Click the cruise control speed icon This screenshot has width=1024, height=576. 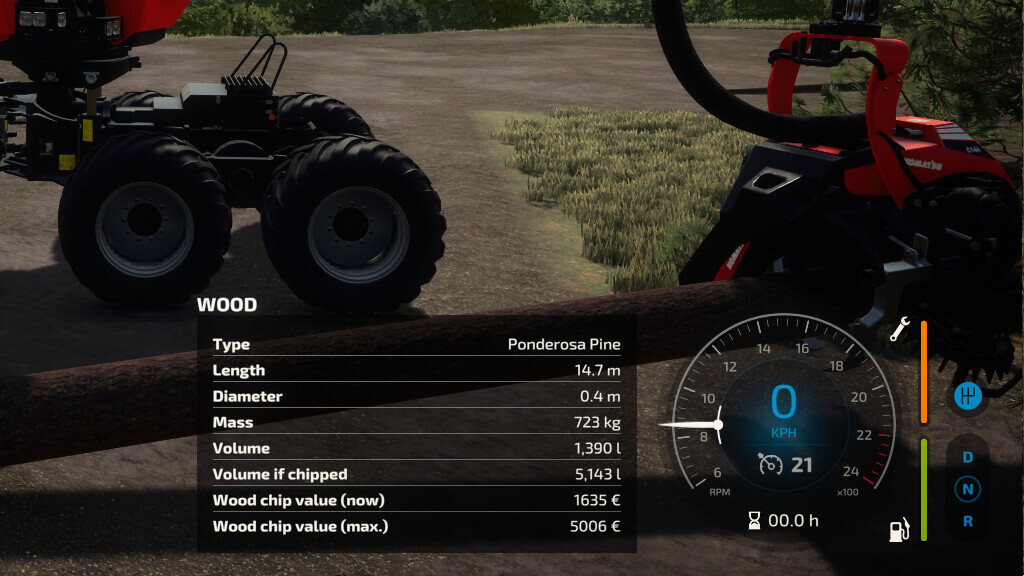pos(770,465)
